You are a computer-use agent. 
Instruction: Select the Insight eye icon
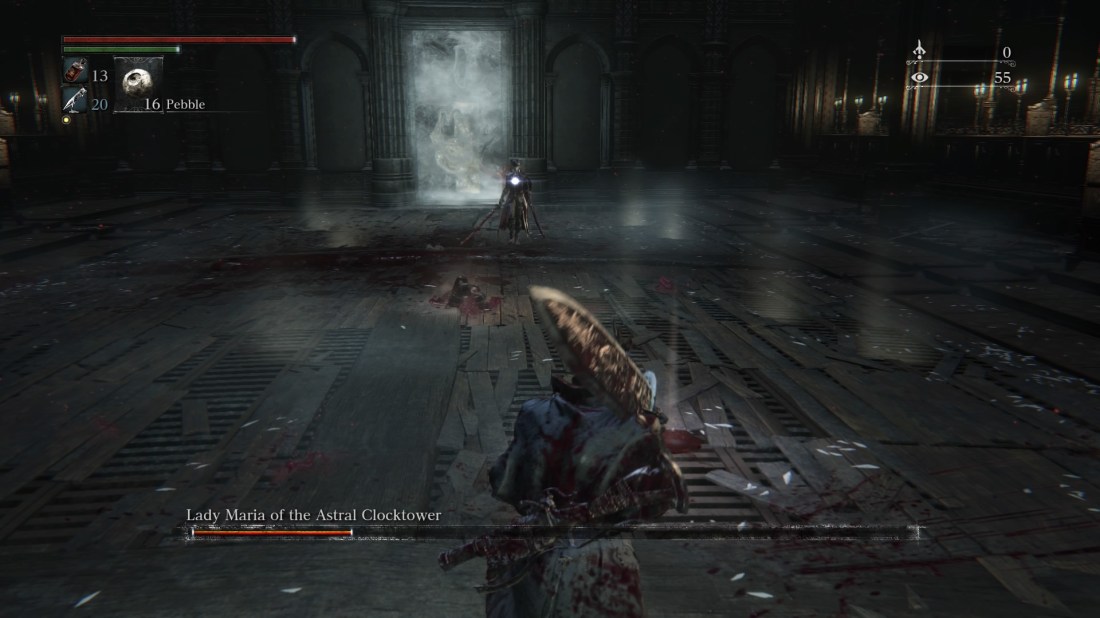coord(919,77)
